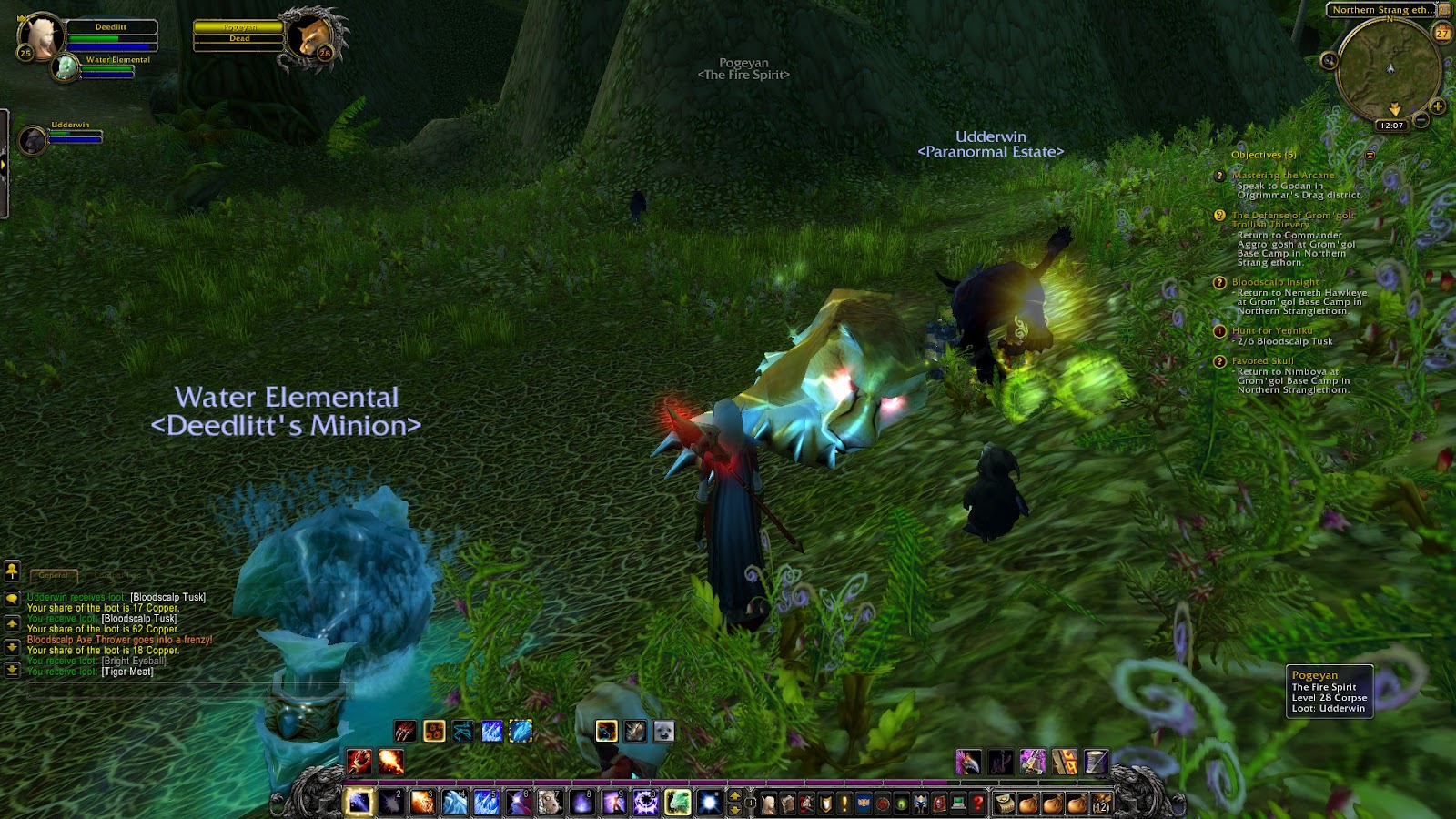This screenshot has height=819, width=1456.
Task: Cast the Fireball spell in slot 3
Action: [x=422, y=803]
